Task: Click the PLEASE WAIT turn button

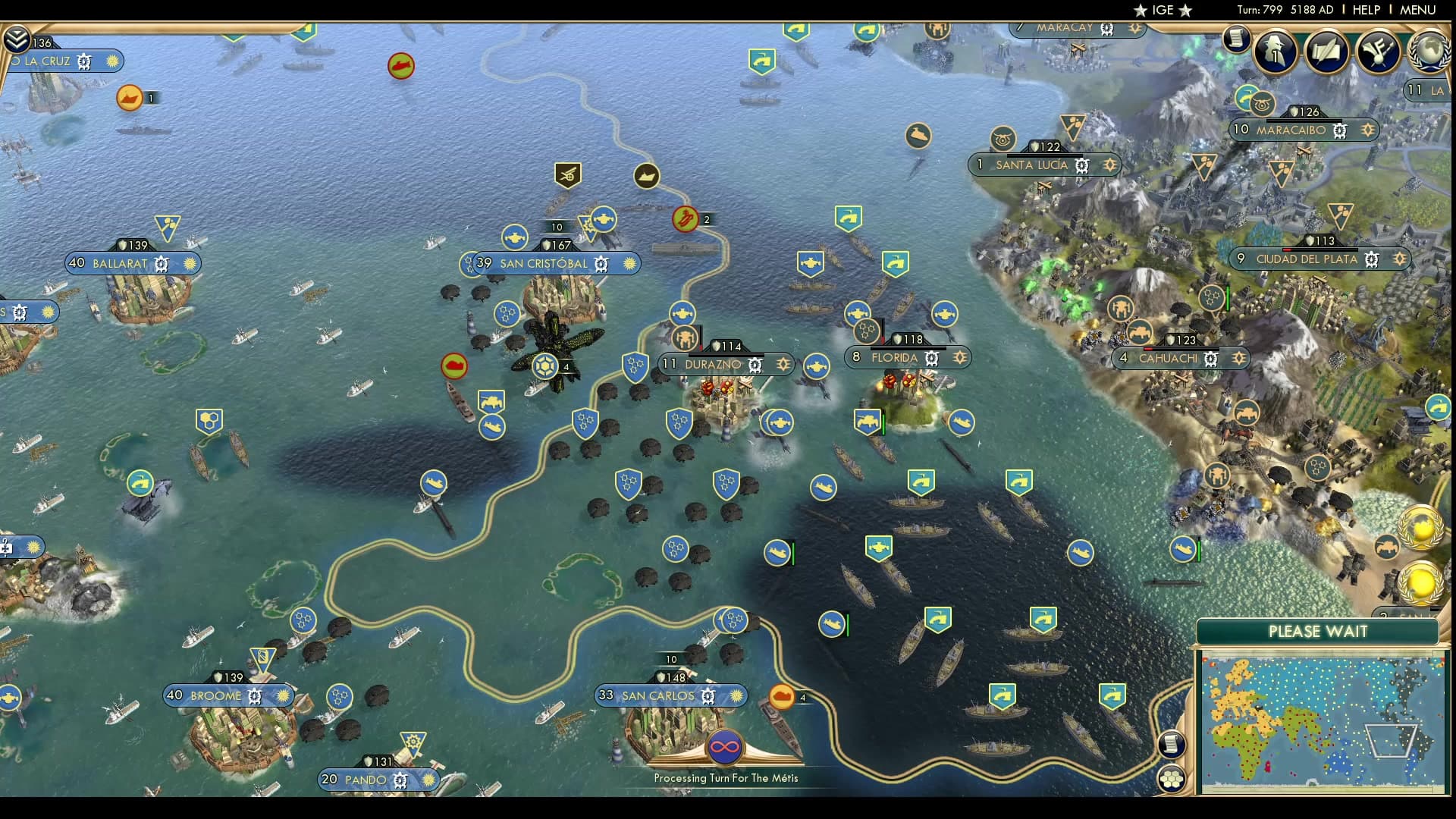Action: tap(1318, 632)
